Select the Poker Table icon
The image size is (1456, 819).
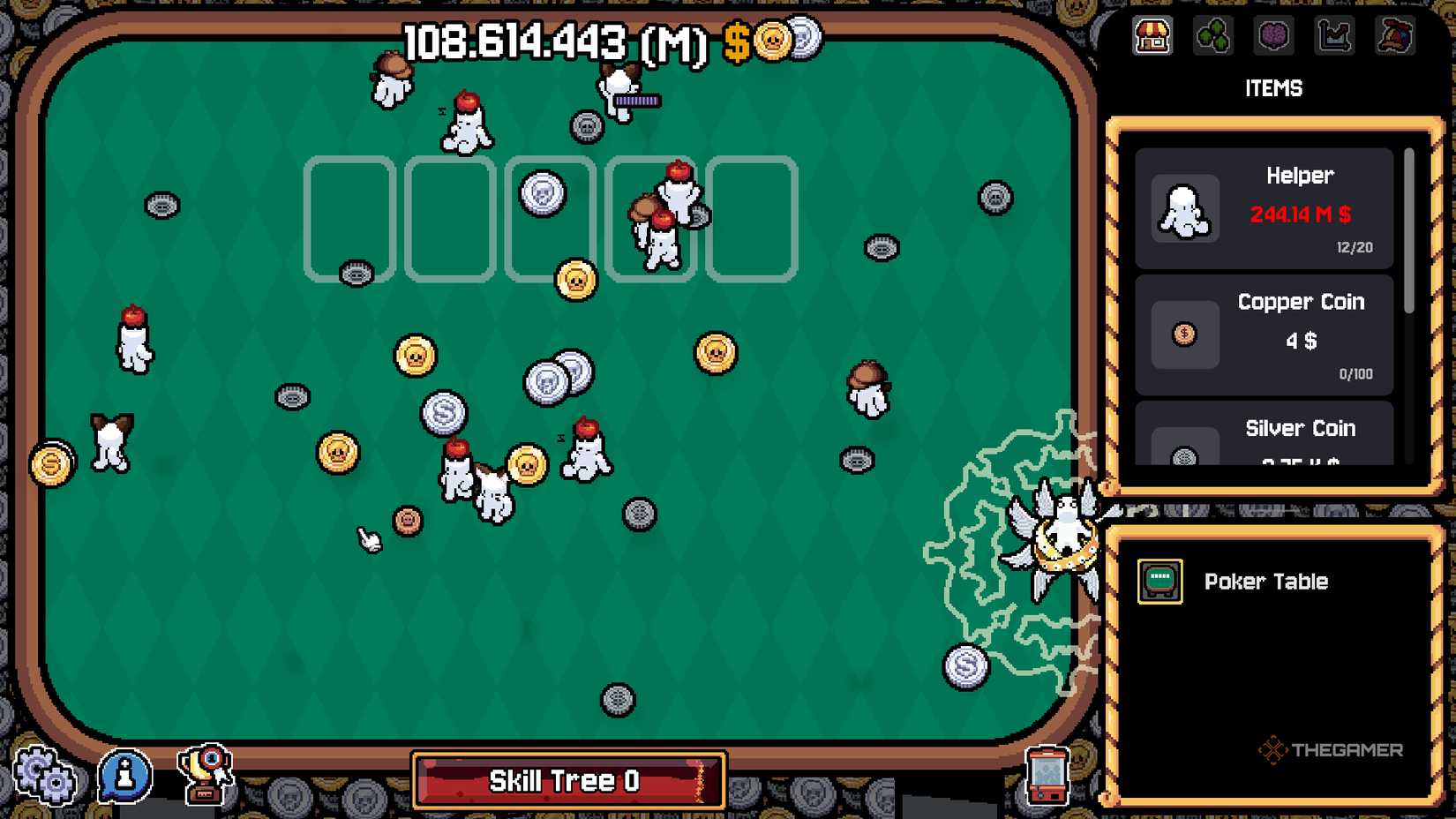[1160, 581]
